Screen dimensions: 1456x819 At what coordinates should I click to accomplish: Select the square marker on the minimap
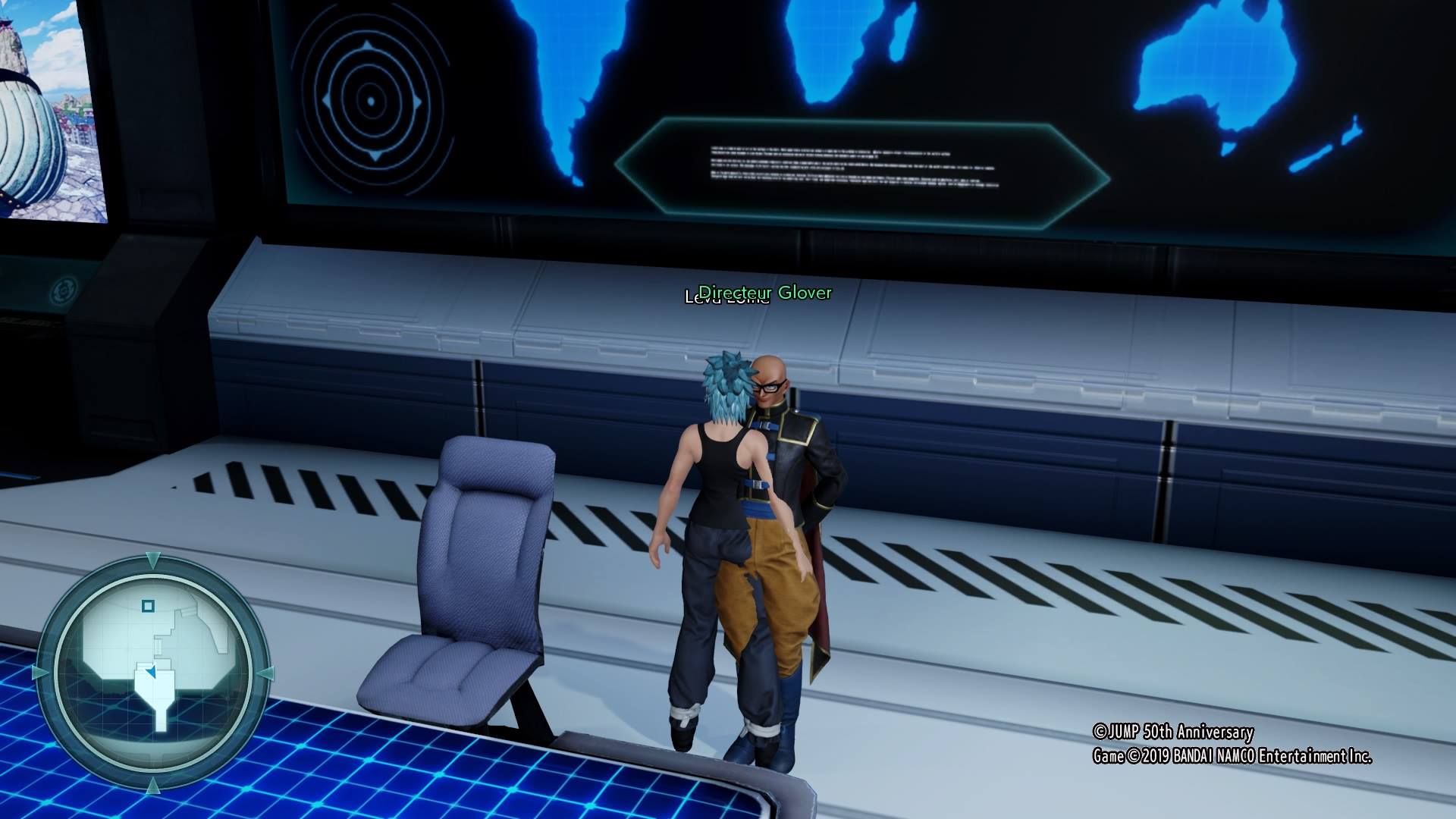click(x=149, y=606)
